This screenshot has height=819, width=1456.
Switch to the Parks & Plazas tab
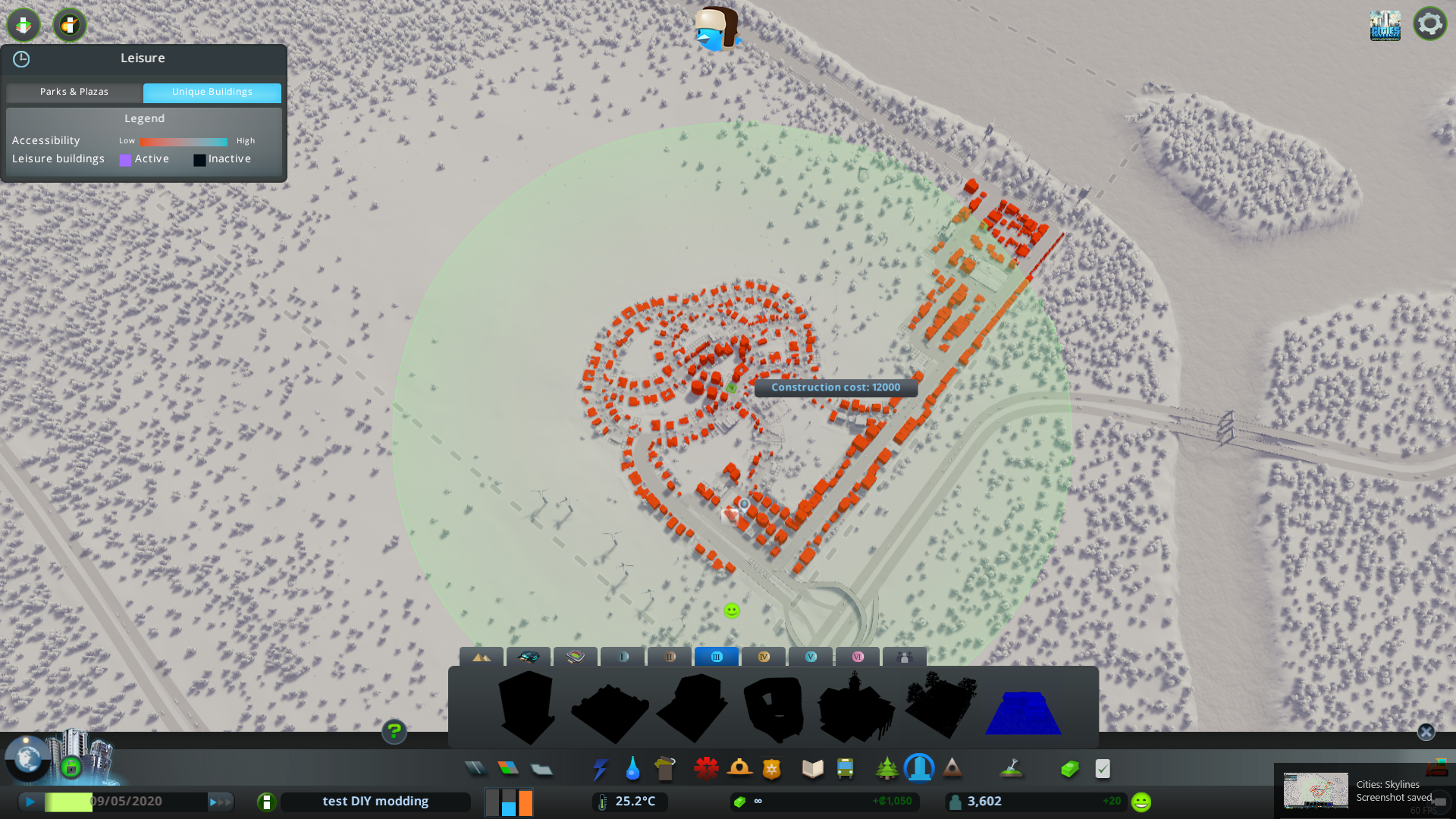(x=74, y=92)
